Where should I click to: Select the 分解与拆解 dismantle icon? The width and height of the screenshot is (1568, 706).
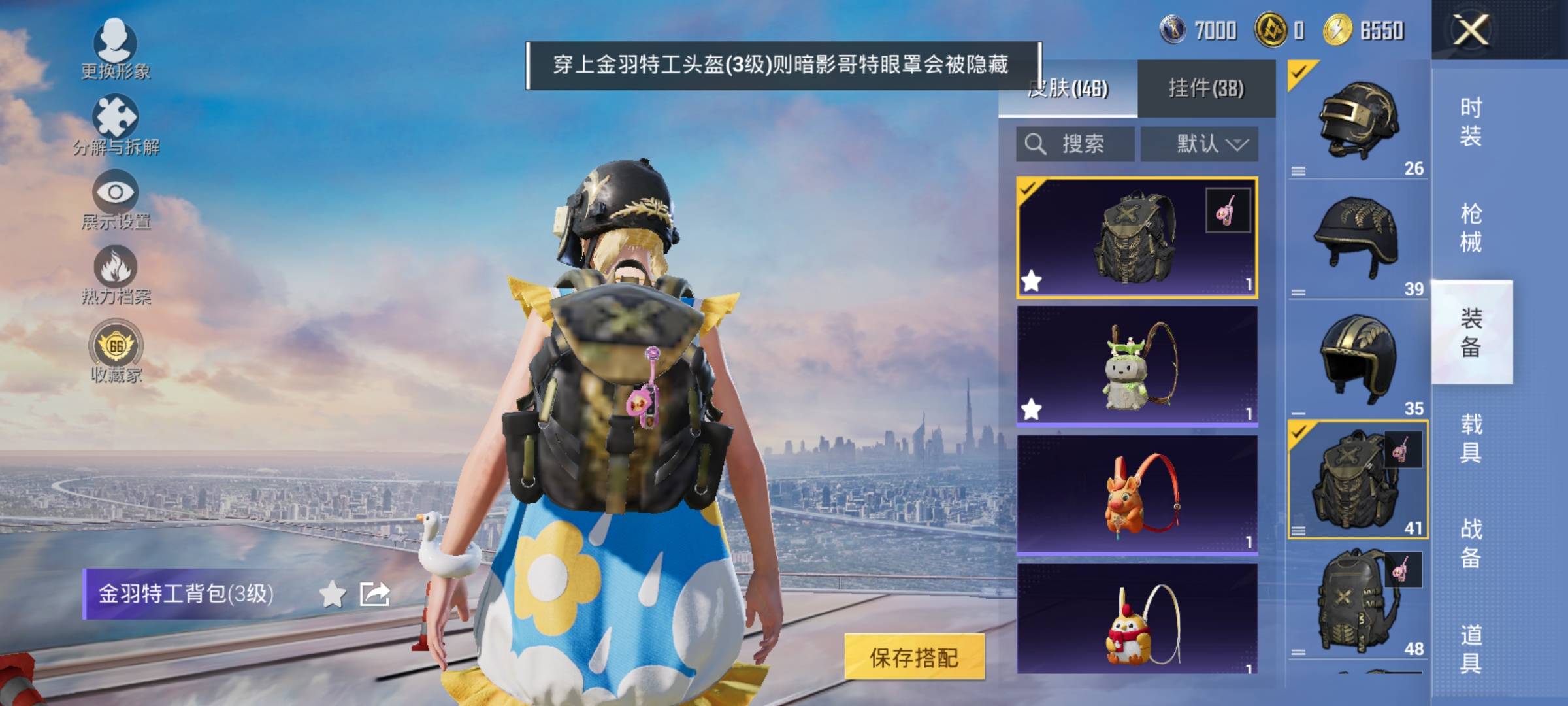[x=116, y=121]
